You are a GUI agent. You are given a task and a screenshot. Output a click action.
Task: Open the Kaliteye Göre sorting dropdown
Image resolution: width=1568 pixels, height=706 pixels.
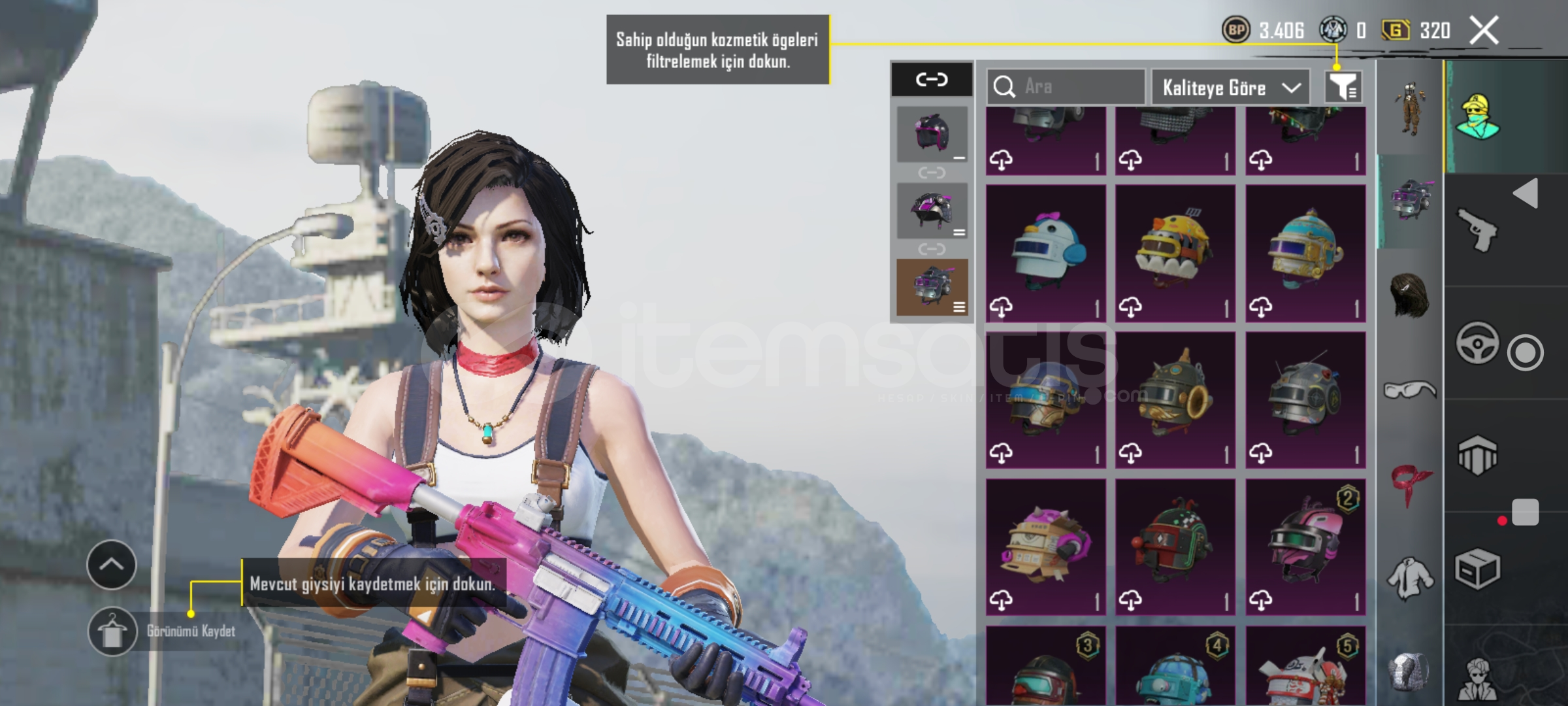click(x=1230, y=88)
